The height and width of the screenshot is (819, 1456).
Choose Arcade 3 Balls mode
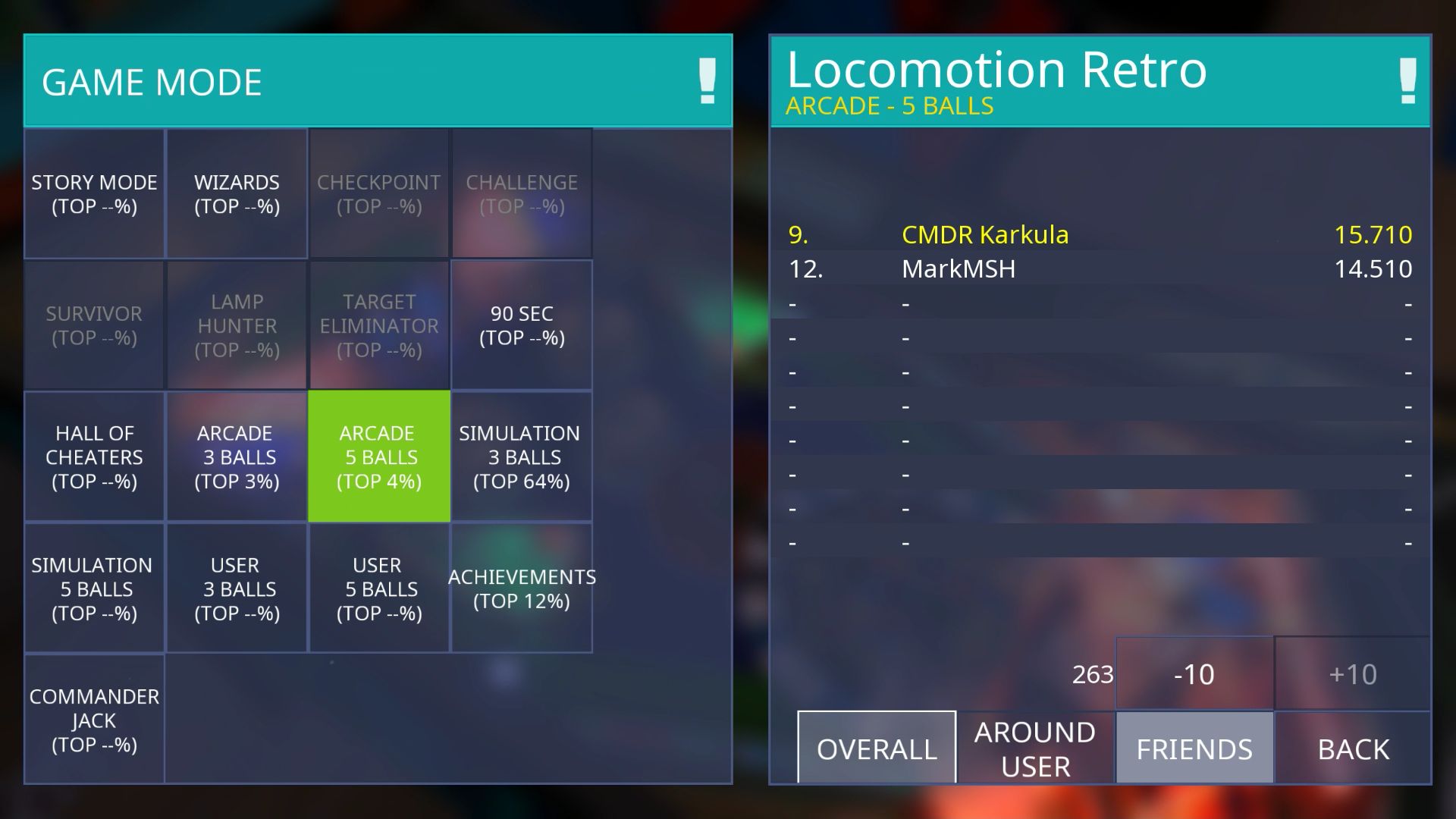237,457
